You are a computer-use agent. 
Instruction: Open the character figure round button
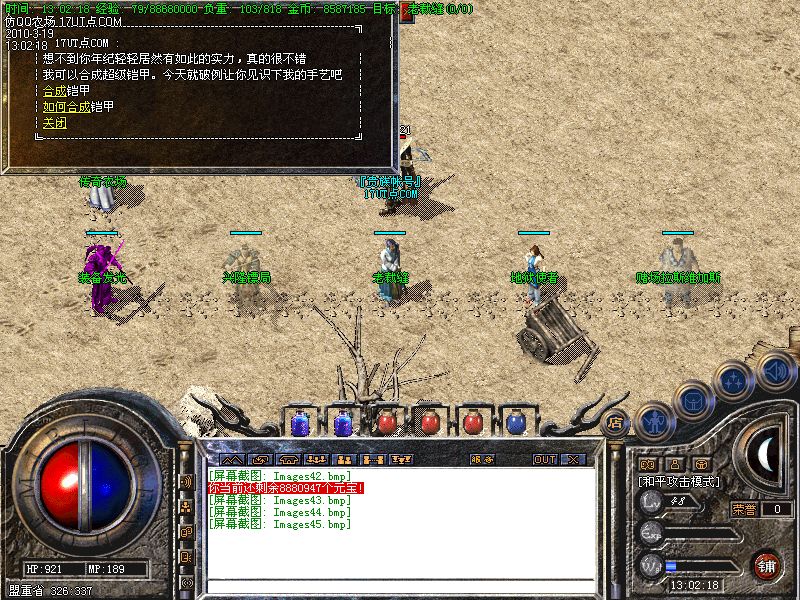[654, 421]
